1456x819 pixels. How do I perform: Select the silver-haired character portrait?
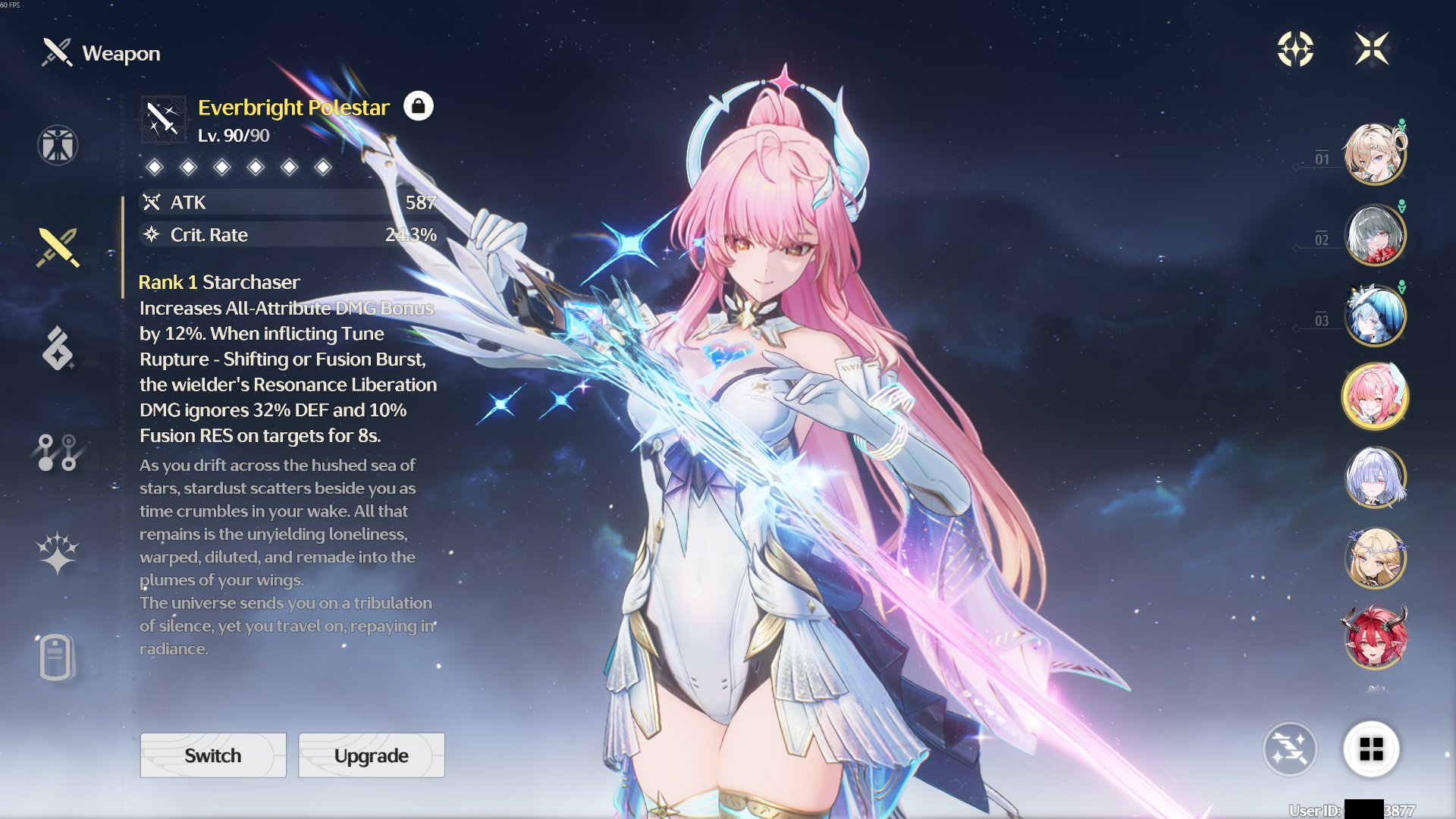click(x=1374, y=478)
